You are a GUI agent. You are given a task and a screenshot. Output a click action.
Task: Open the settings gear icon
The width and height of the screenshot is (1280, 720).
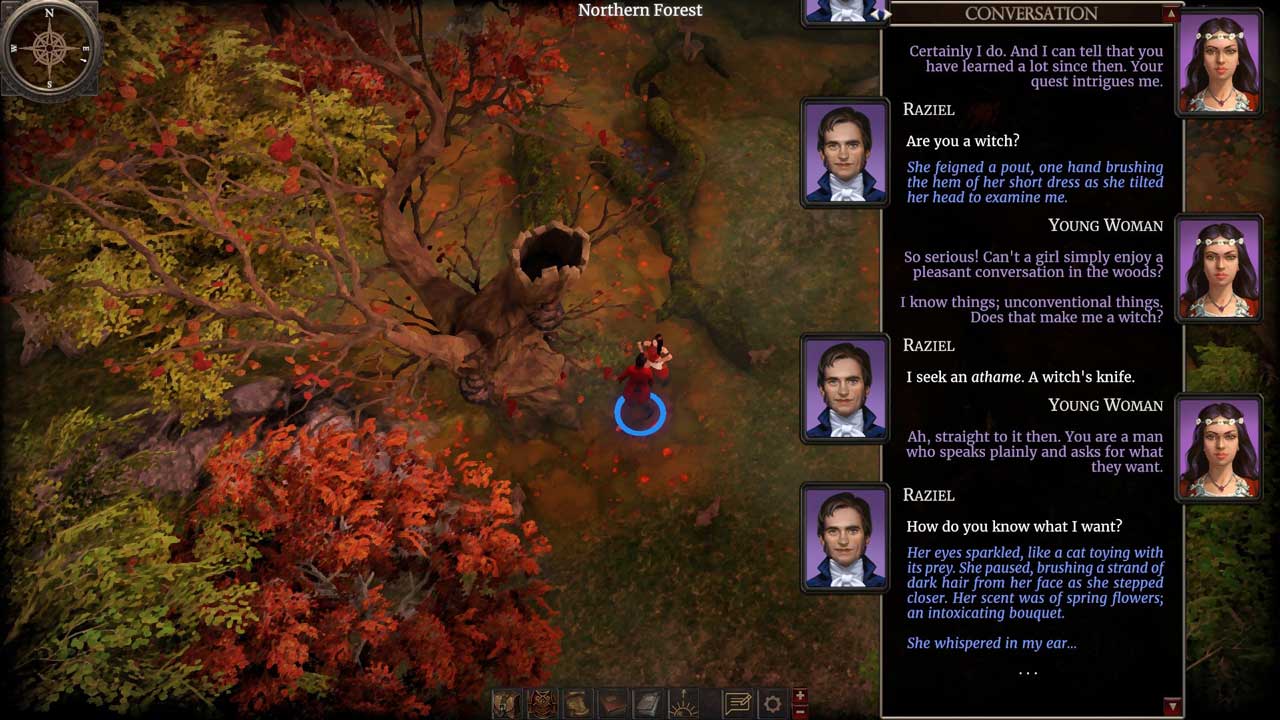[x=772, y=704]
